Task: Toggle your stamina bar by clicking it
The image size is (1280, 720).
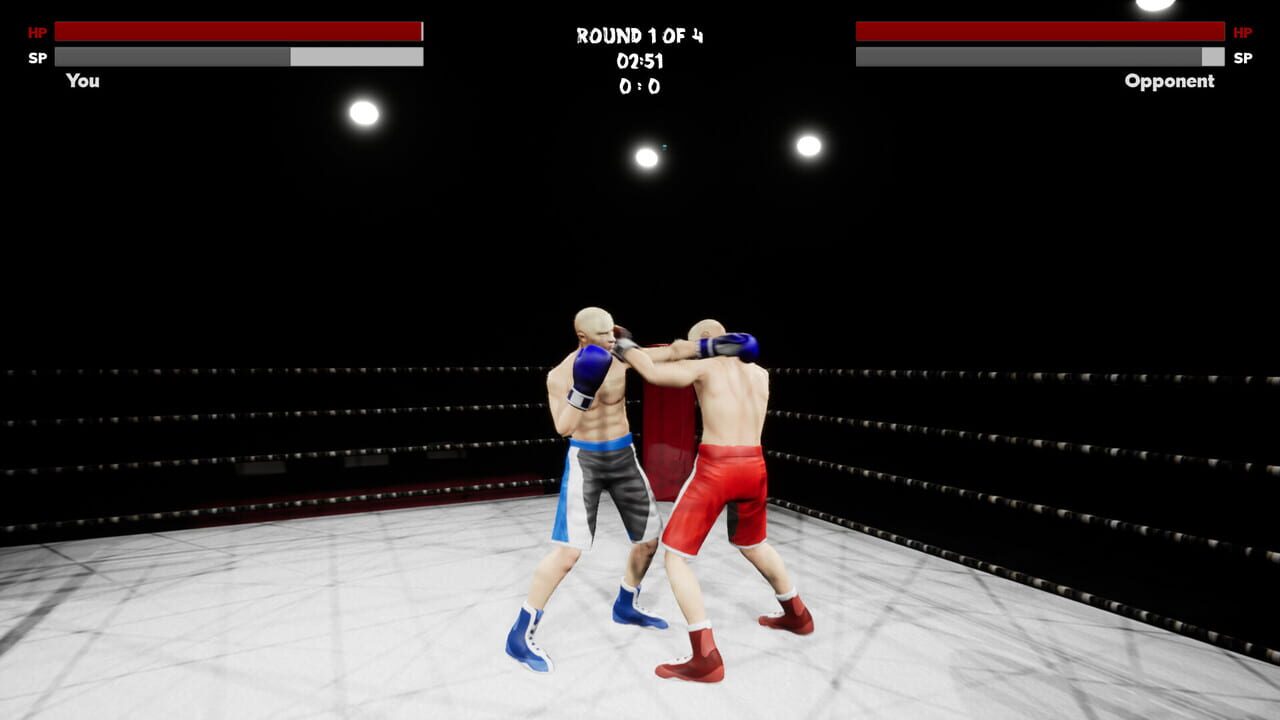Action: pos(240,56)
